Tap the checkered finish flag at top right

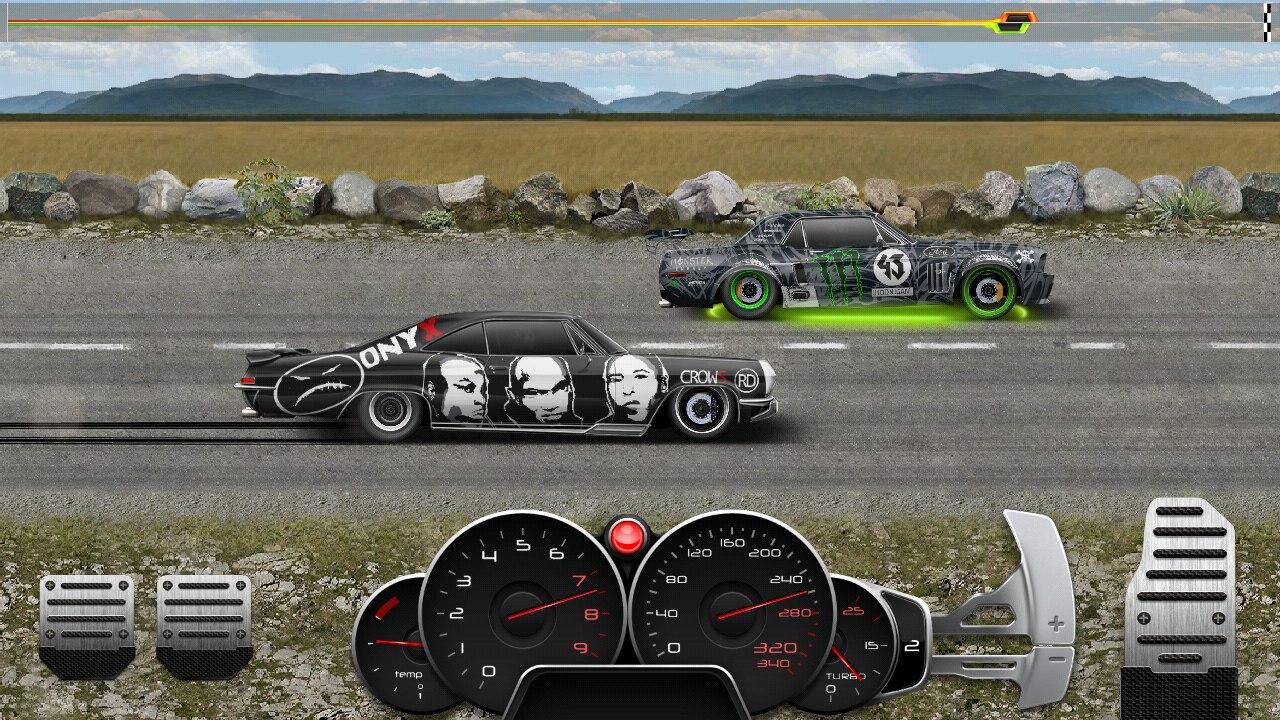click(x=1268, y=20)
